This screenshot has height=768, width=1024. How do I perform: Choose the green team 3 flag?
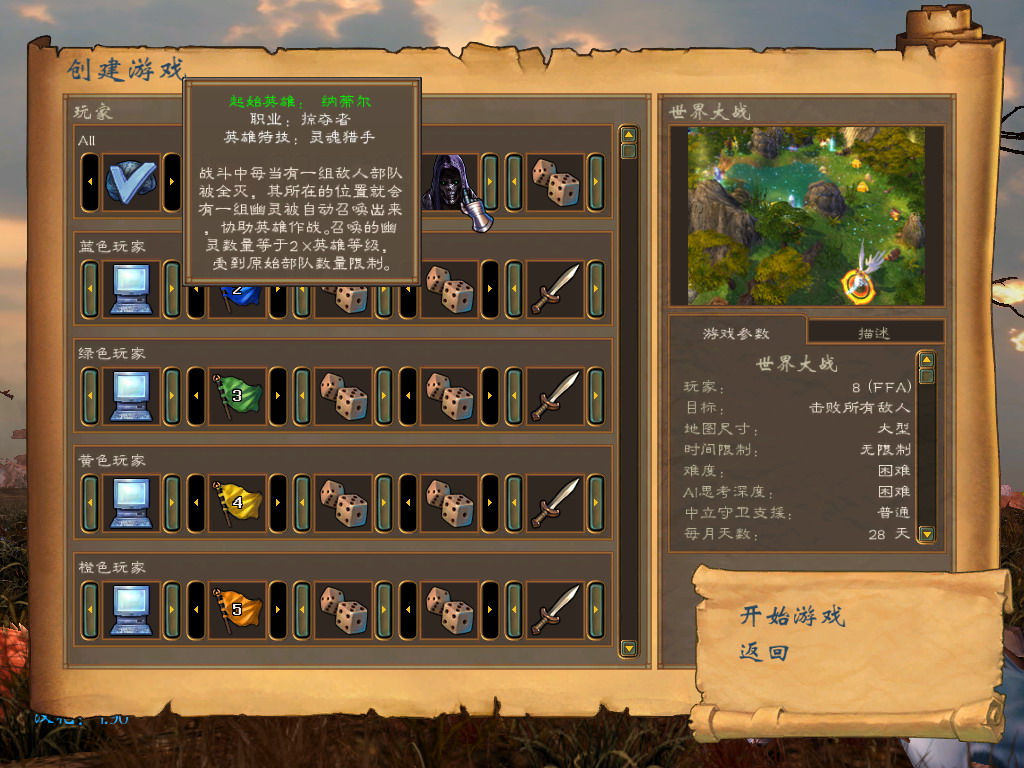[x=237, y=396]
